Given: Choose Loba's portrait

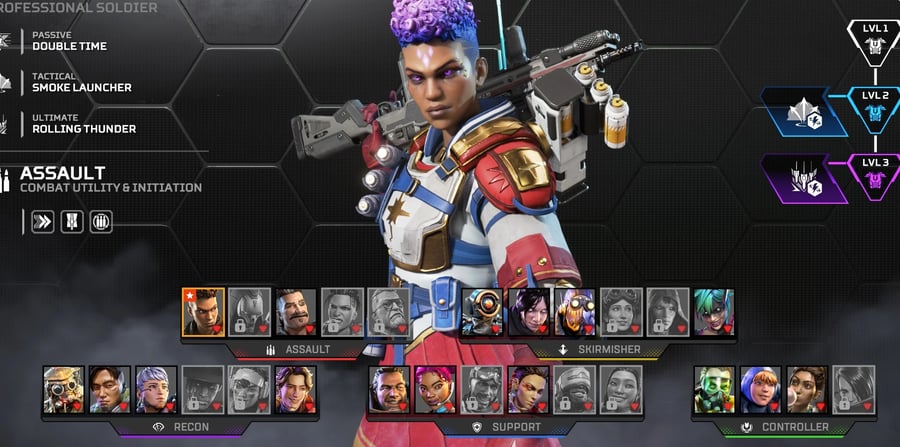Looking at the screenshot, I should (x=528, y=390).
